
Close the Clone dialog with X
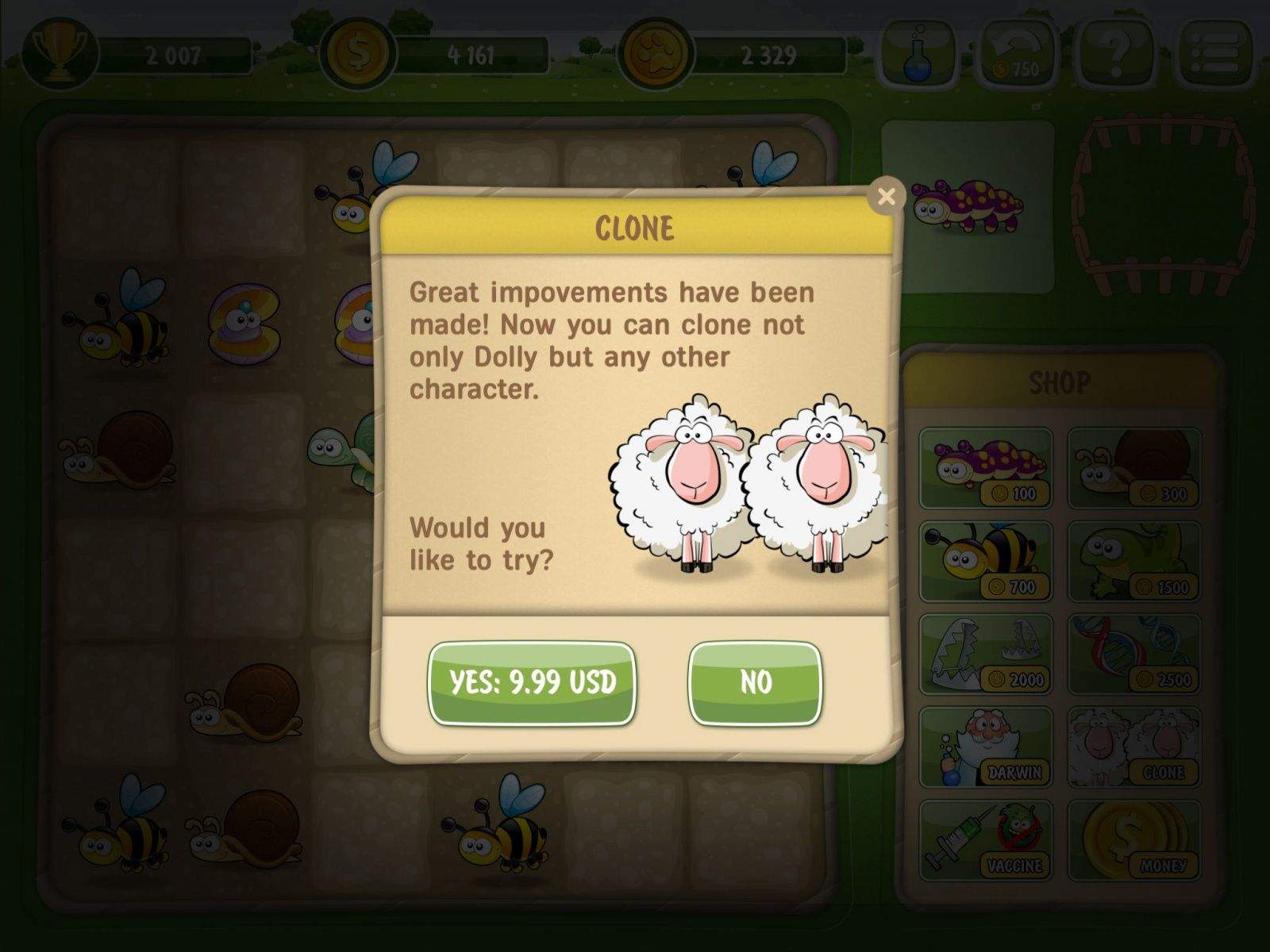(x=887, y=196)
